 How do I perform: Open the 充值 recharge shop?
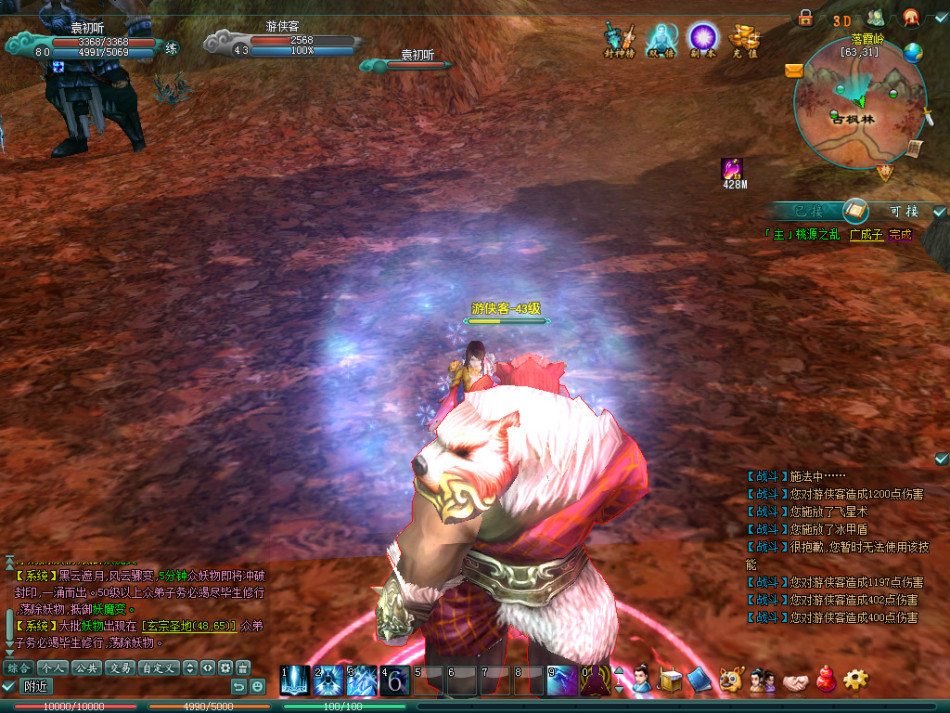[744, 38]
